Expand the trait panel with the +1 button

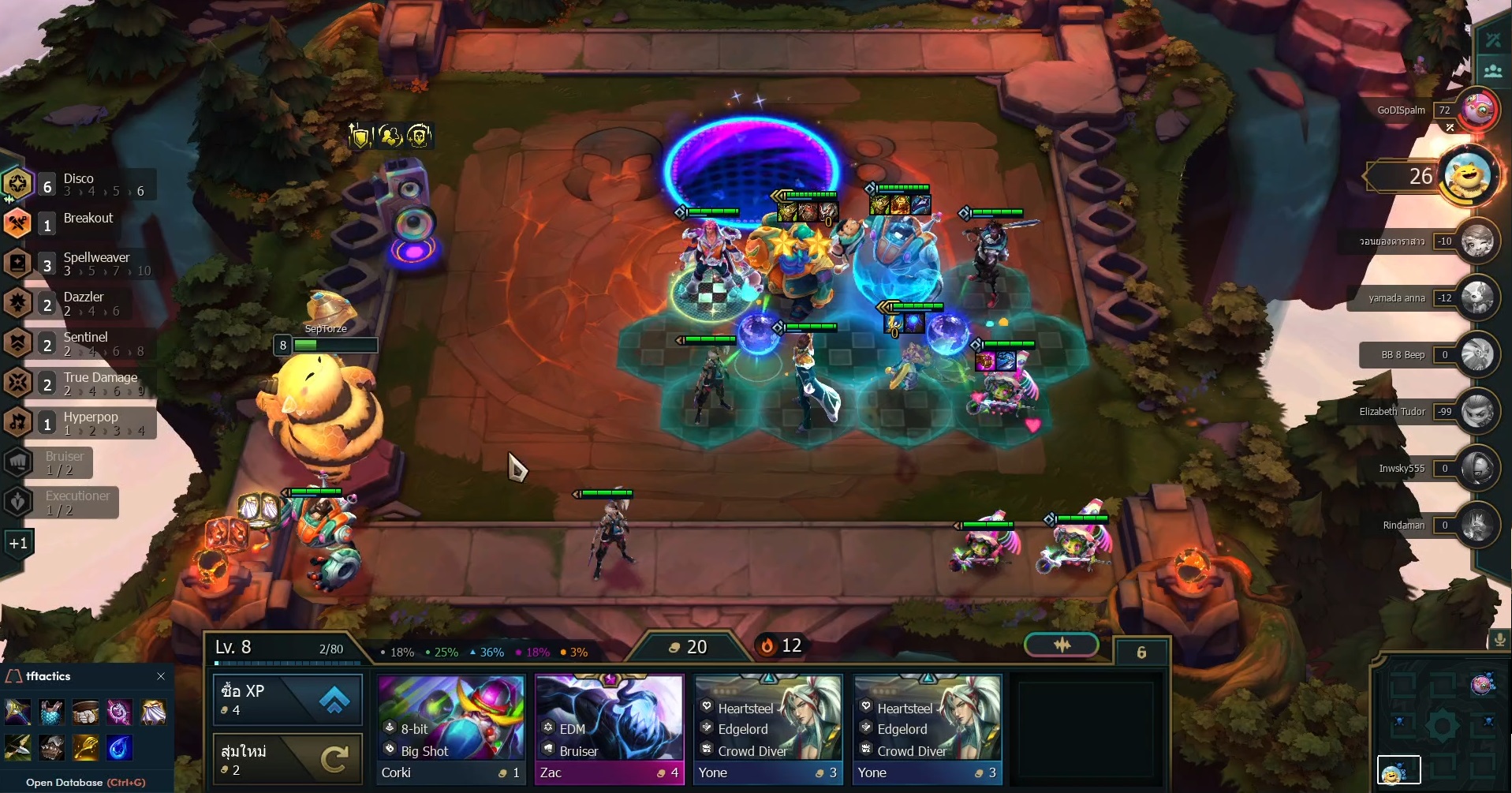click(x=17, y=543)
